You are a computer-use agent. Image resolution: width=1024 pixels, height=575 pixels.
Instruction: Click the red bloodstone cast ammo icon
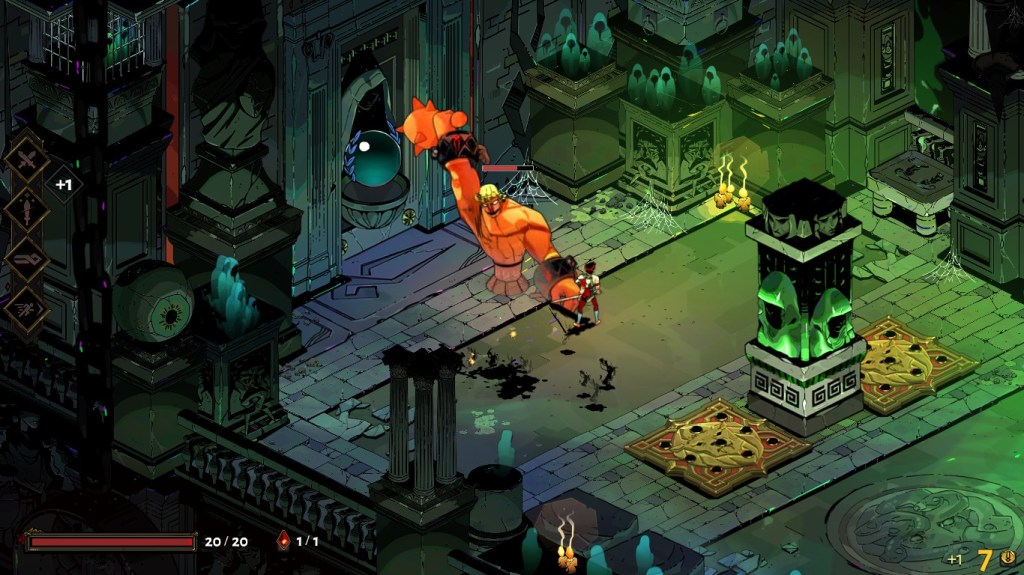pyautogui.click(x=283, y=541)
